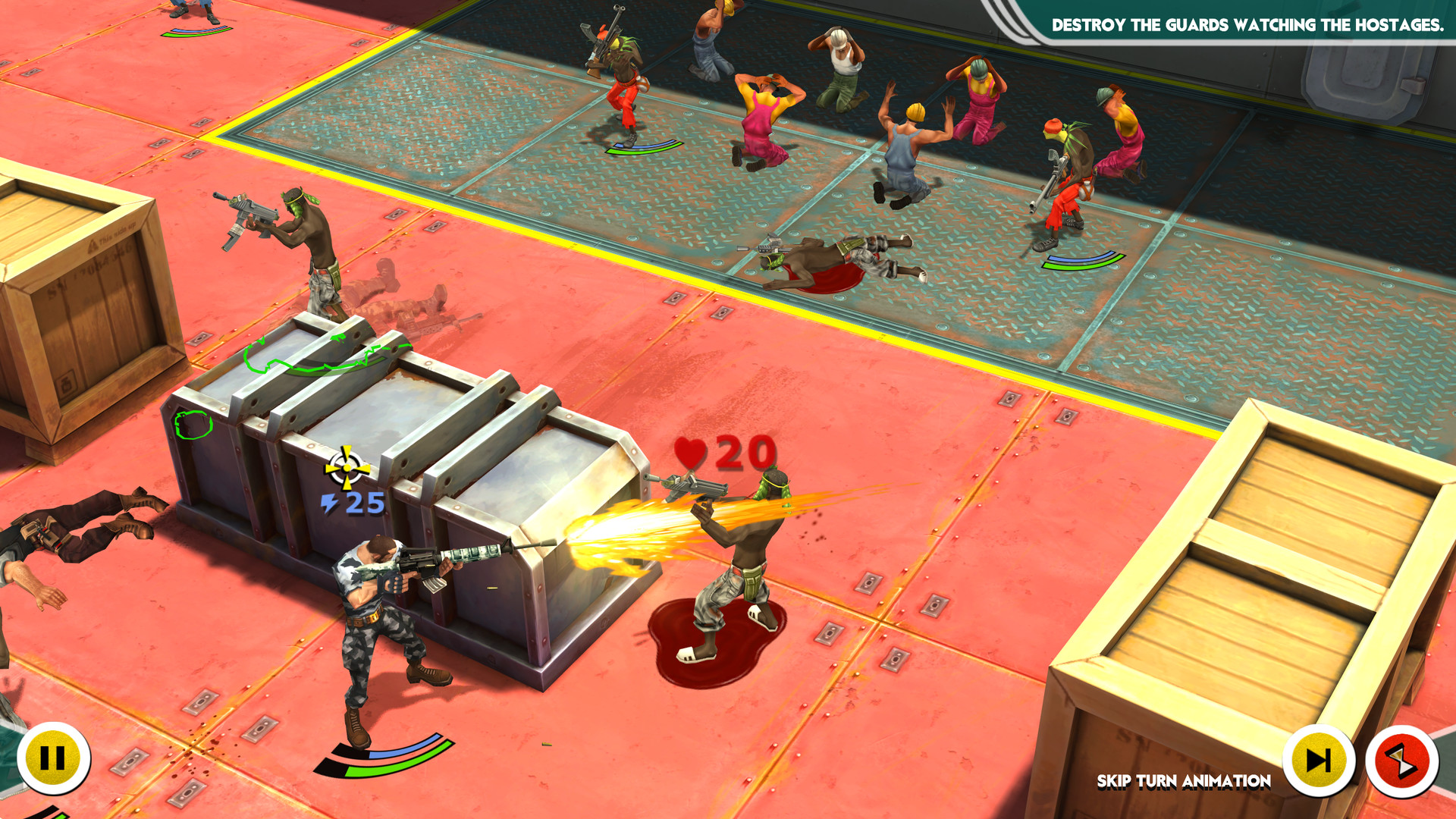Image resolution: width=1456 pixels, height=819 pixels.
Task: Select the yellow crosshair target marker on the crate
Action: (x=346, y=469)
